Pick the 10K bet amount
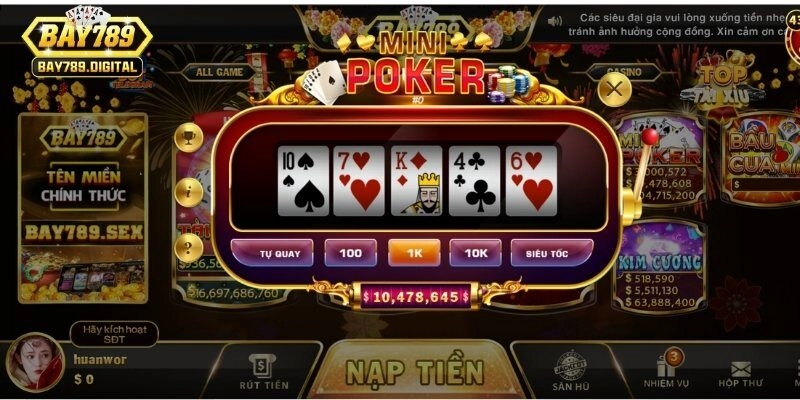 point(475,253)
